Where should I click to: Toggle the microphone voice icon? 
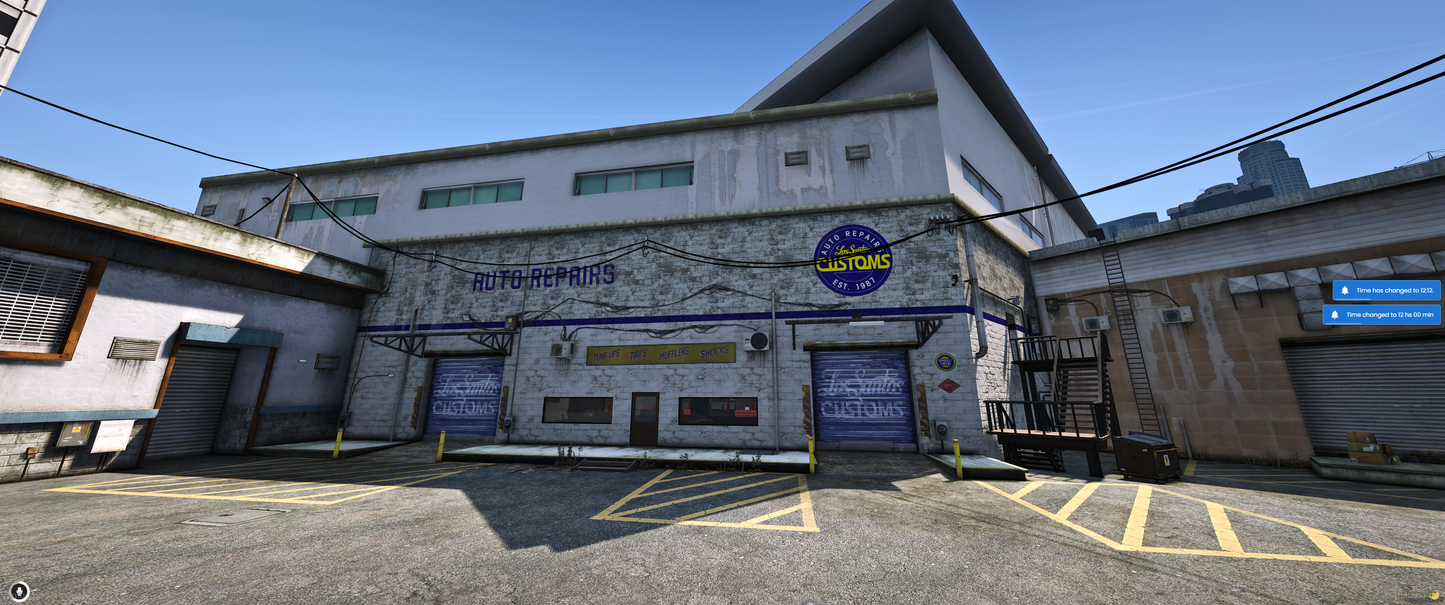[20, 591]
